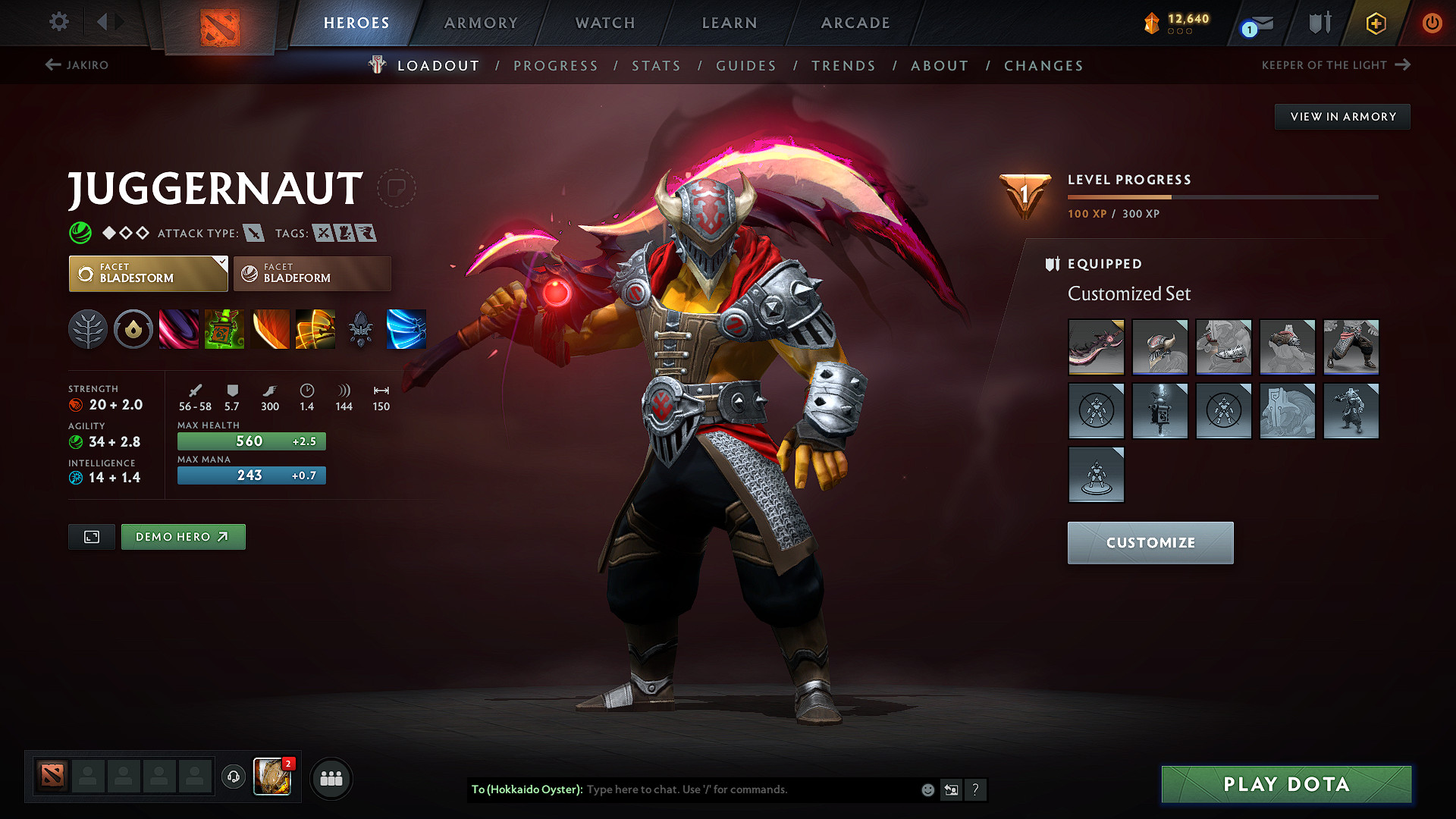Click the level progress XP bar
Viewport: 1456px width, 819px height.
tap(1222, 196)
